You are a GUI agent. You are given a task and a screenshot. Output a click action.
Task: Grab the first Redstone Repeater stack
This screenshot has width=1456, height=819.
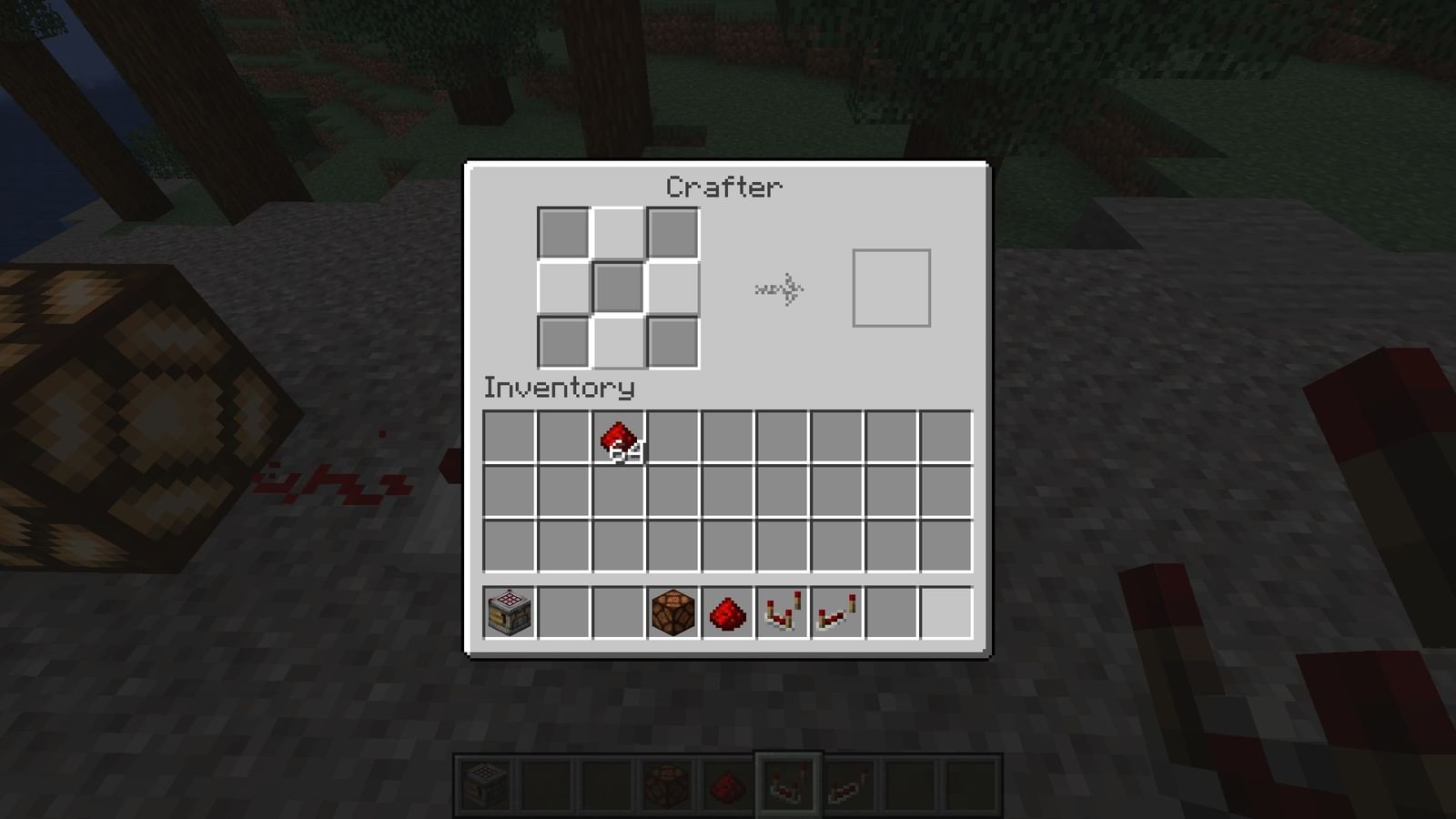tap(783, 612)
